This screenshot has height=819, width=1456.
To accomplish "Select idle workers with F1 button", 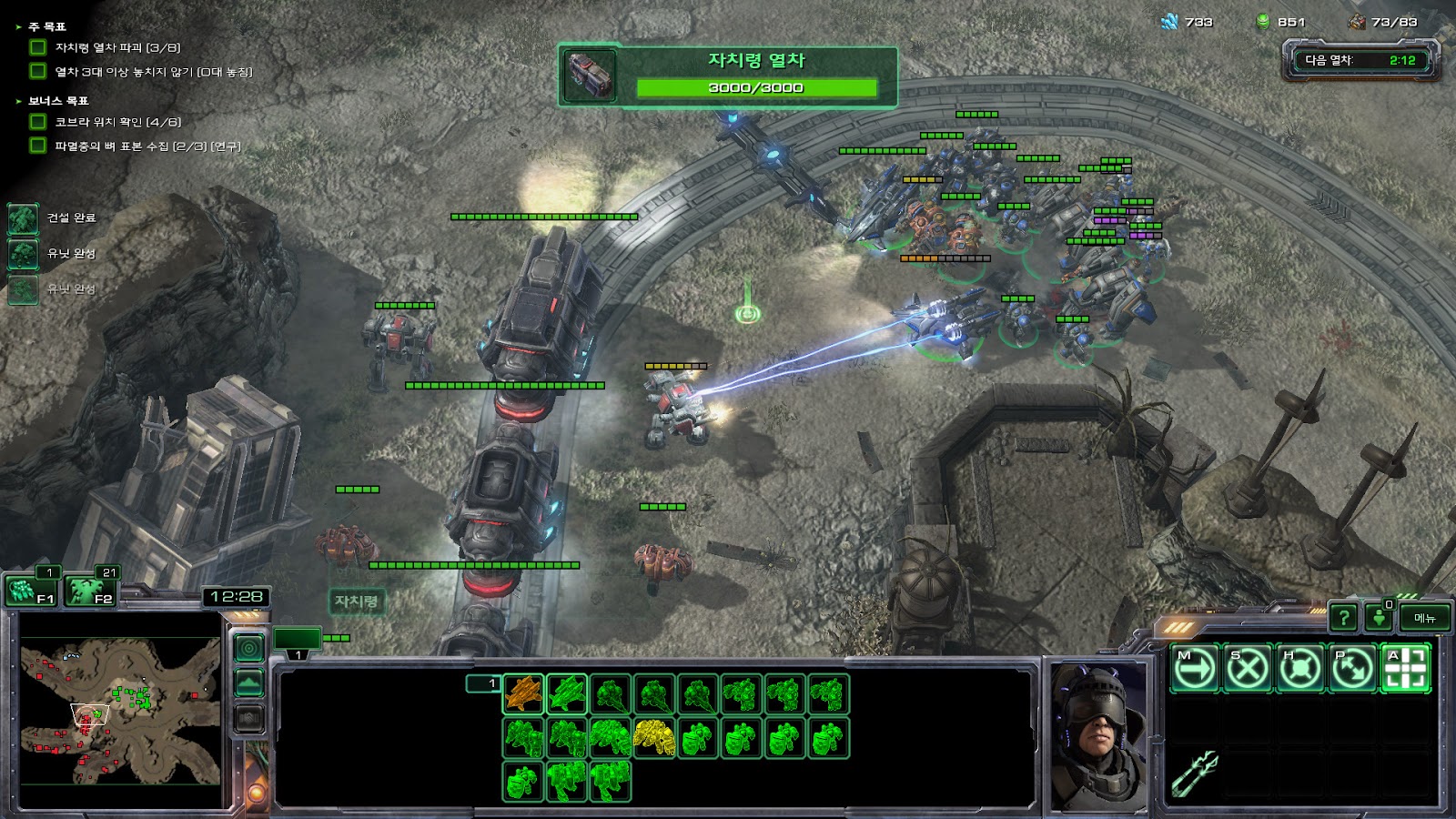I will click(x=31, y=591).
